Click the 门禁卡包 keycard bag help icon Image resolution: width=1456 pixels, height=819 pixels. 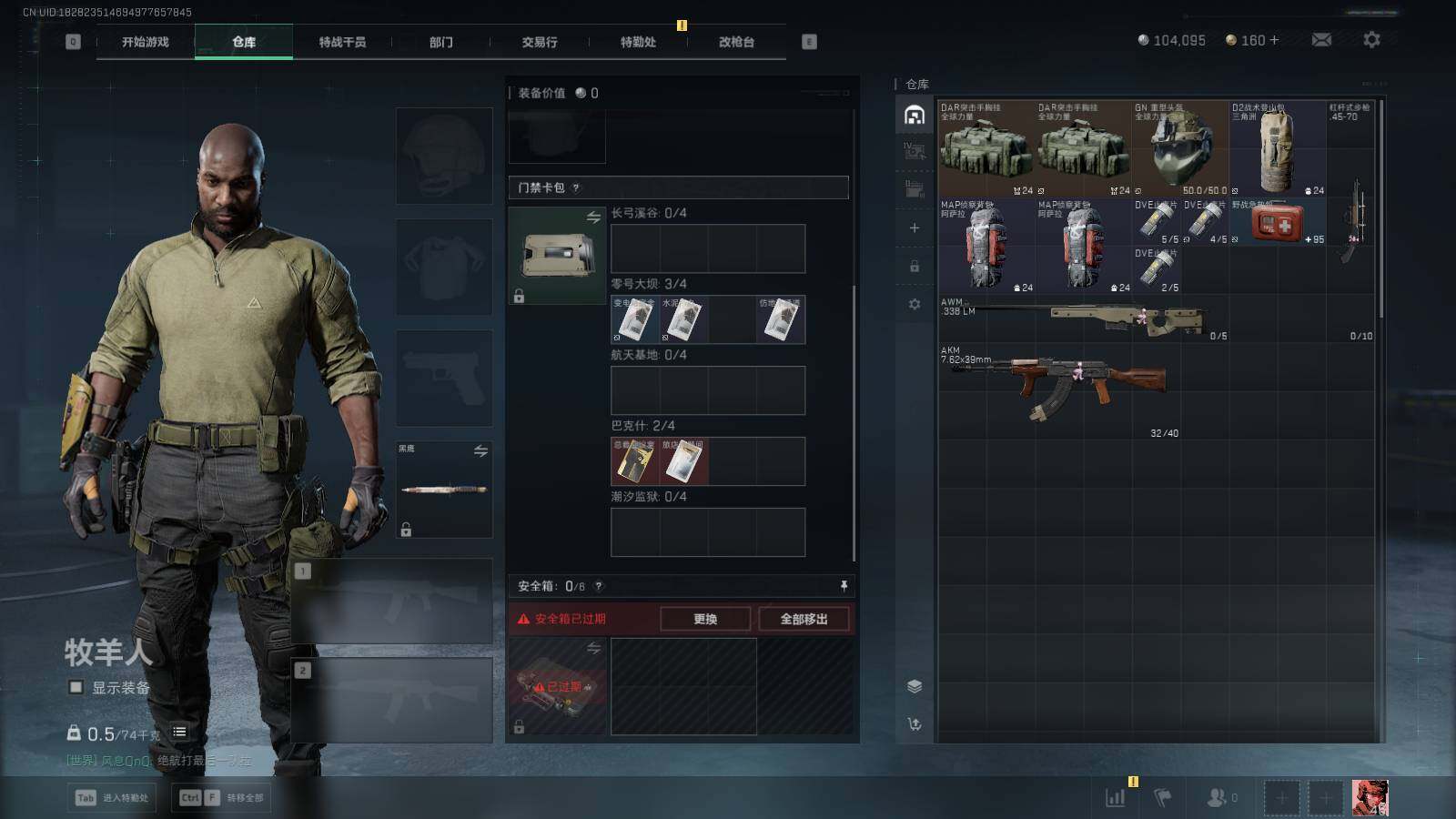[576, 188]
